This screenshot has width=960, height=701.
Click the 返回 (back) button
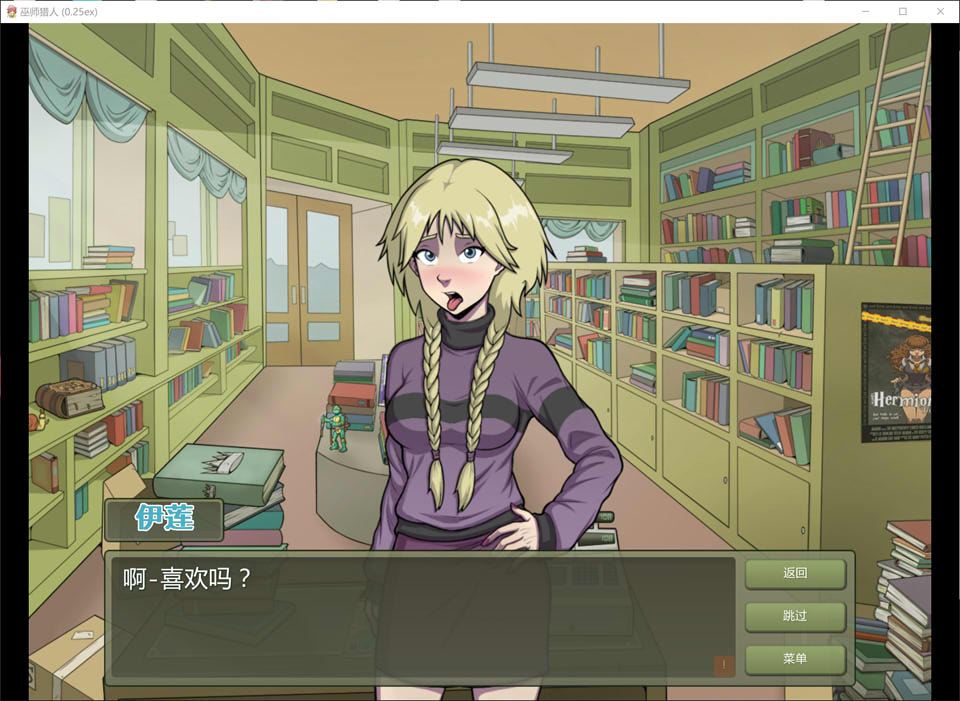pyautogui.click(x=795, y=574)
